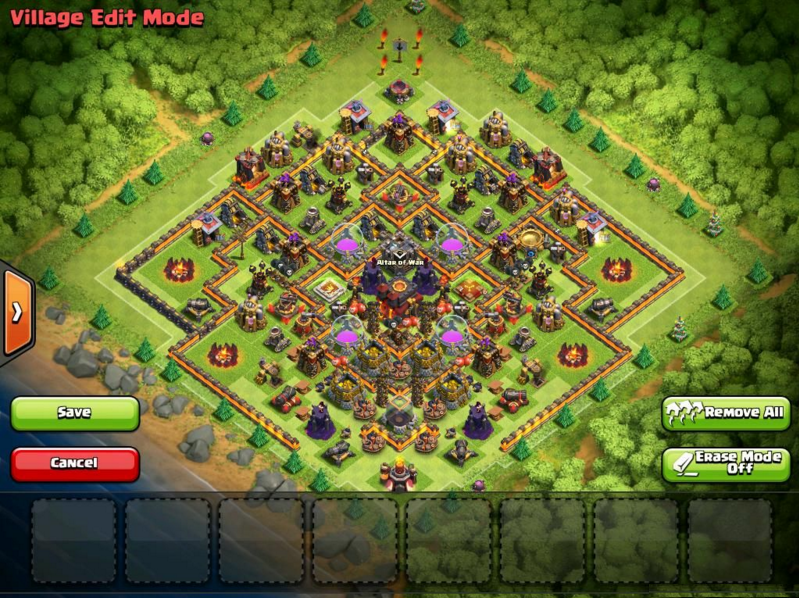This screenshot has height=598, width=799.
Task: Cancel village edit mode
Action: point(75,464)
